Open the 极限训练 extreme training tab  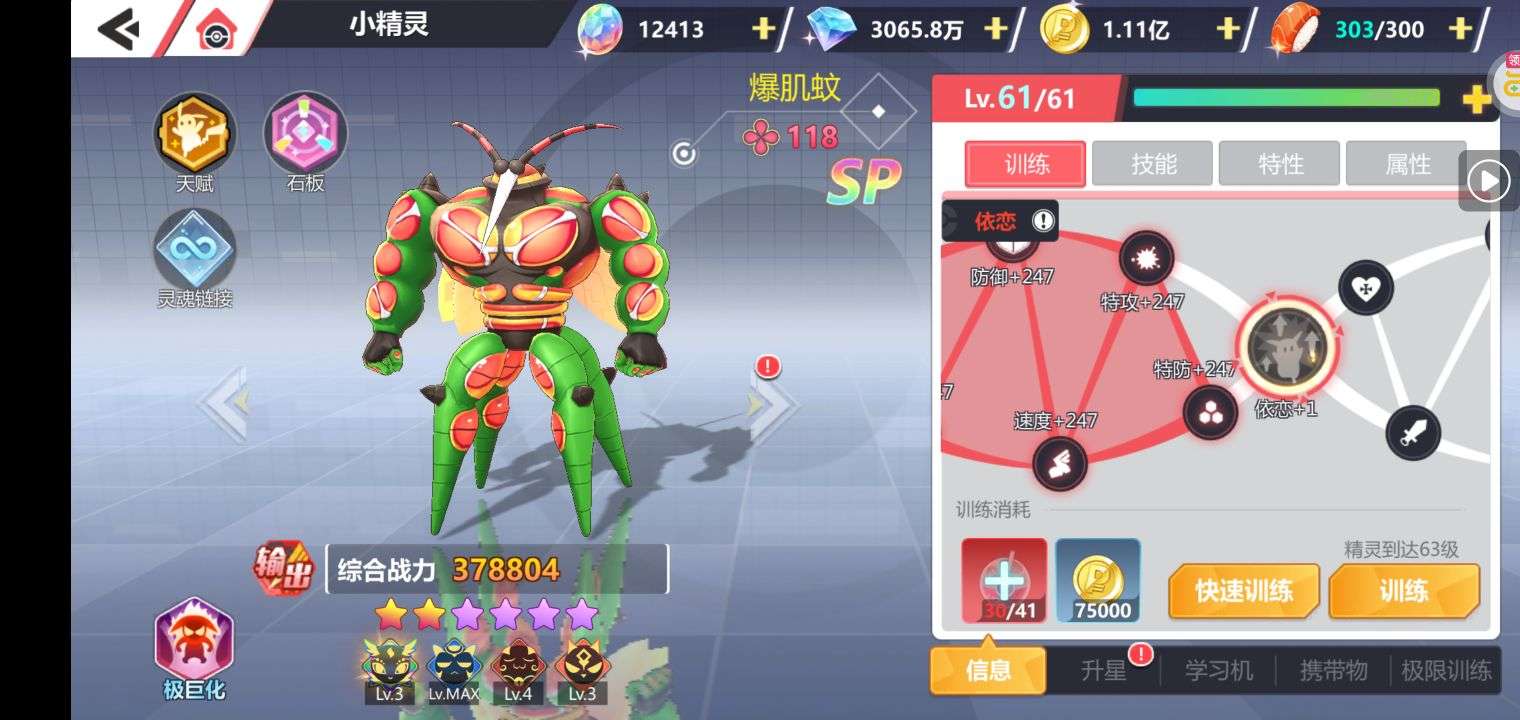pyautogui.click(x=1445, y=670)
